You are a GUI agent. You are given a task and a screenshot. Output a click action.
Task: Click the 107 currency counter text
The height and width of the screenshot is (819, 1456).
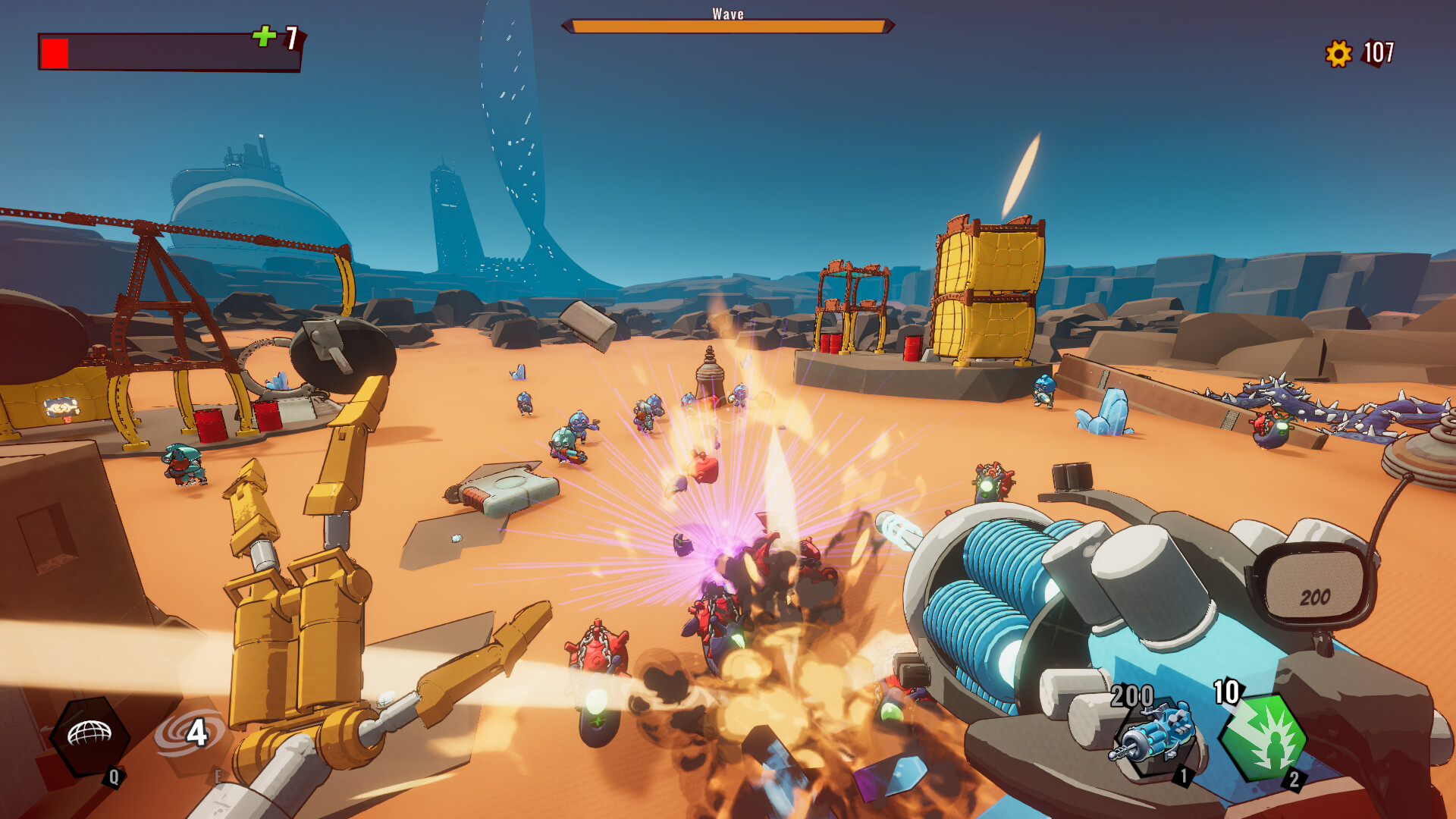point(1380,53)
